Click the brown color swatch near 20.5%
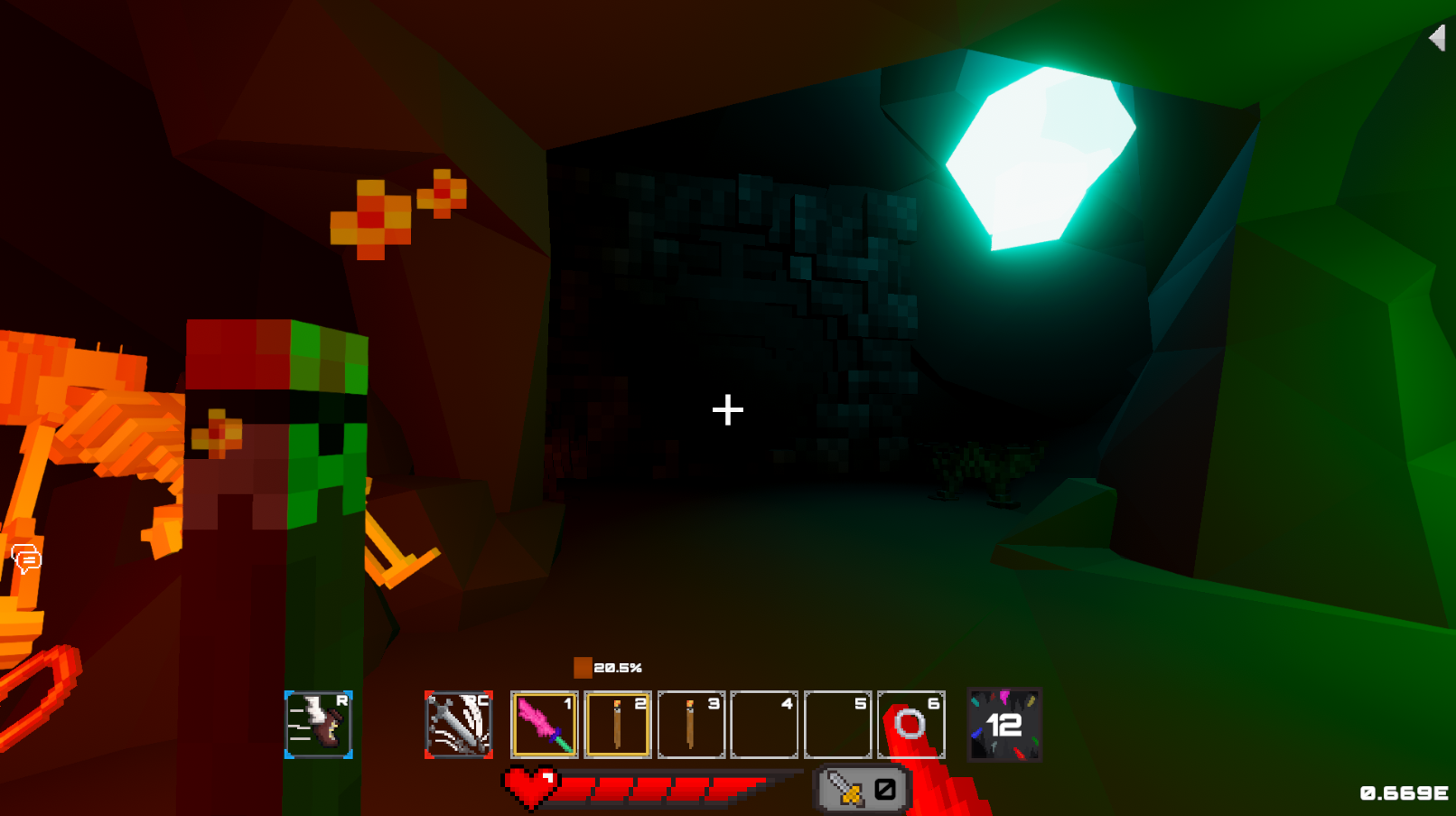Screen dimensions: 1456x816 pos(583,667)
